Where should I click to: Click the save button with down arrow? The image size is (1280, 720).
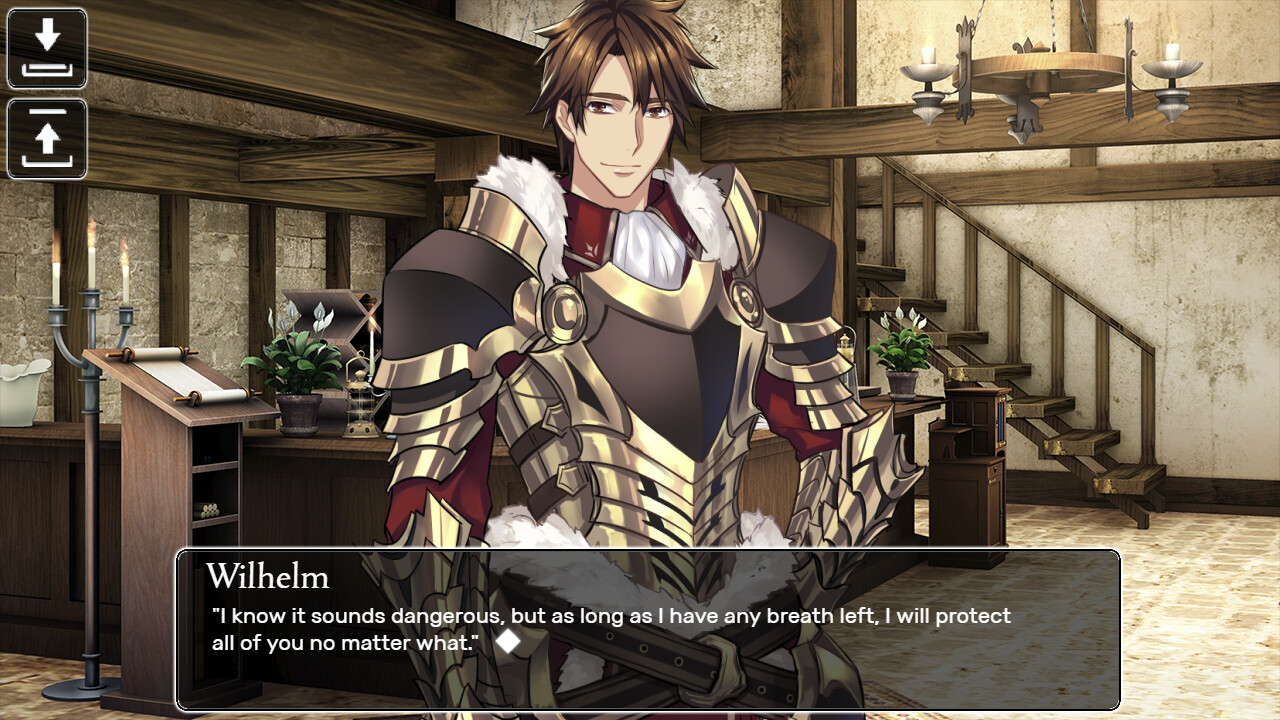(47, 48)
